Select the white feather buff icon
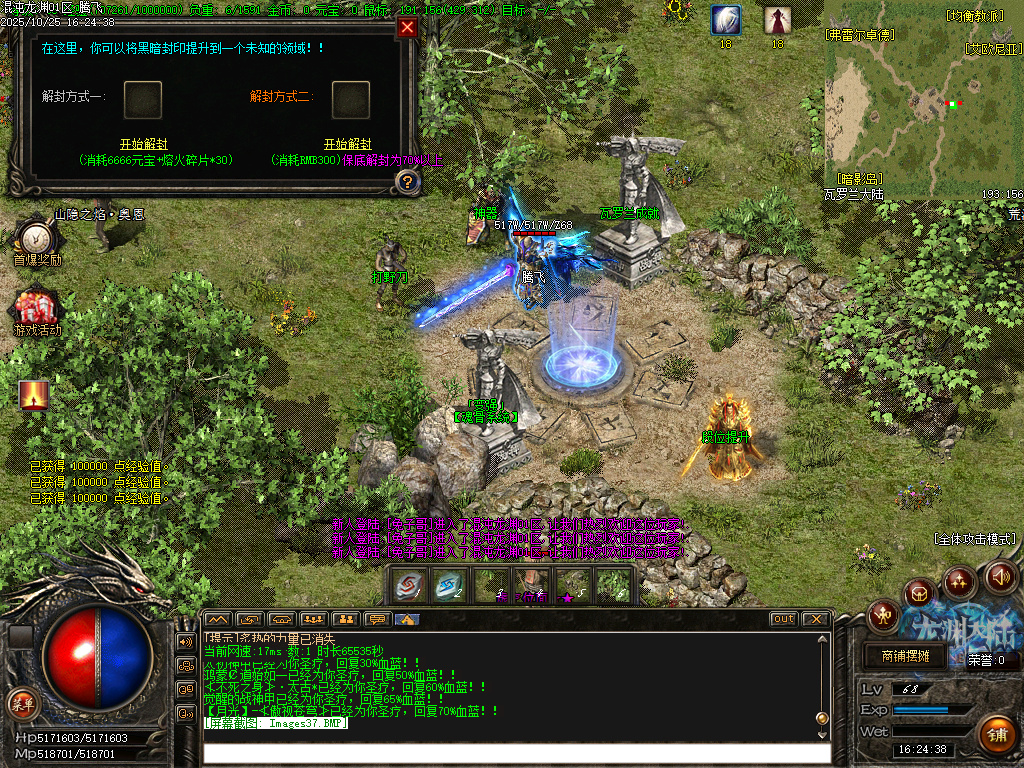The height and width of the screenshot is (768, 1024). click(x=726, y=20)
